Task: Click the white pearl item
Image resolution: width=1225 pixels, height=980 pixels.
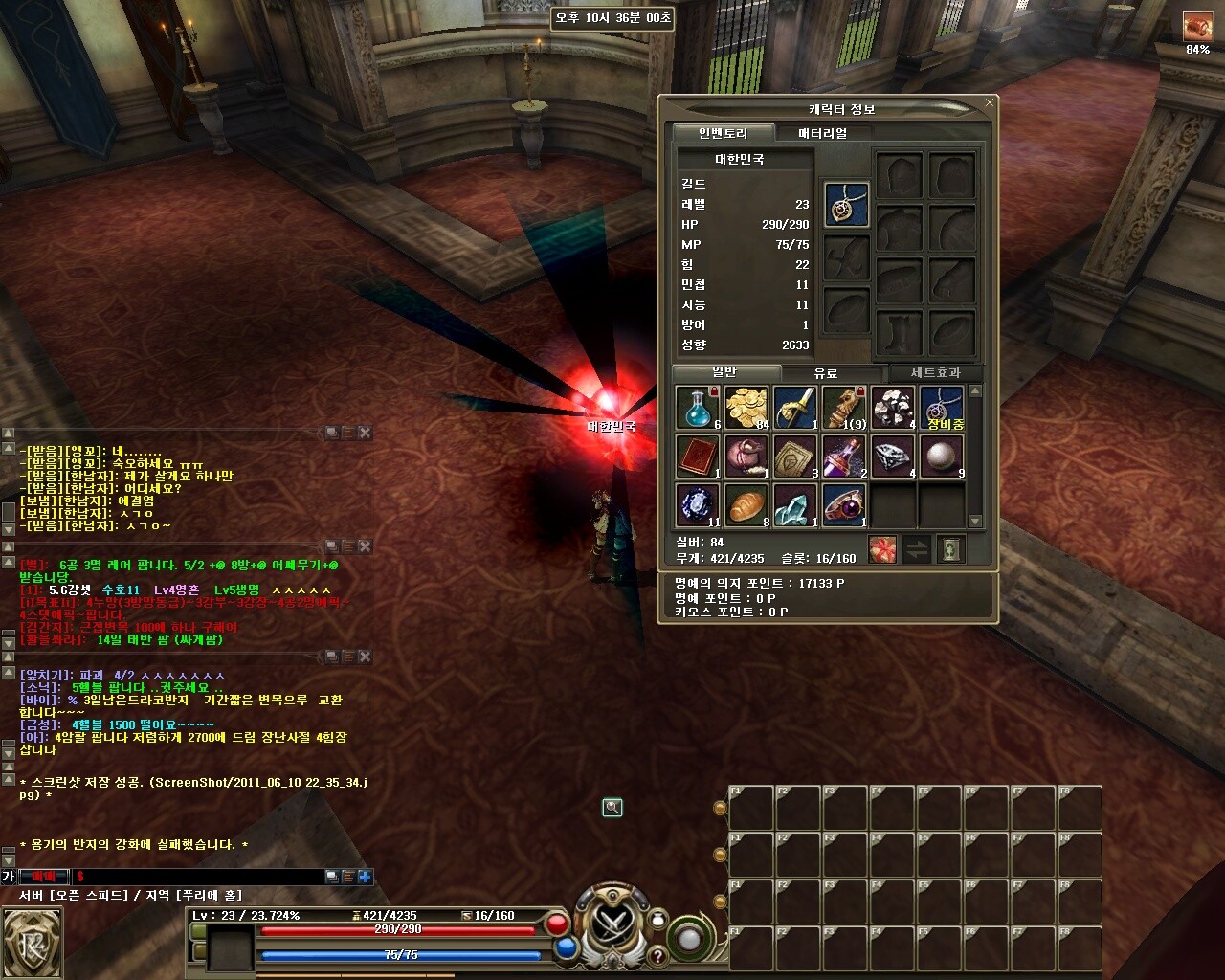Action: pyautogui.click(x=942, y=457)
